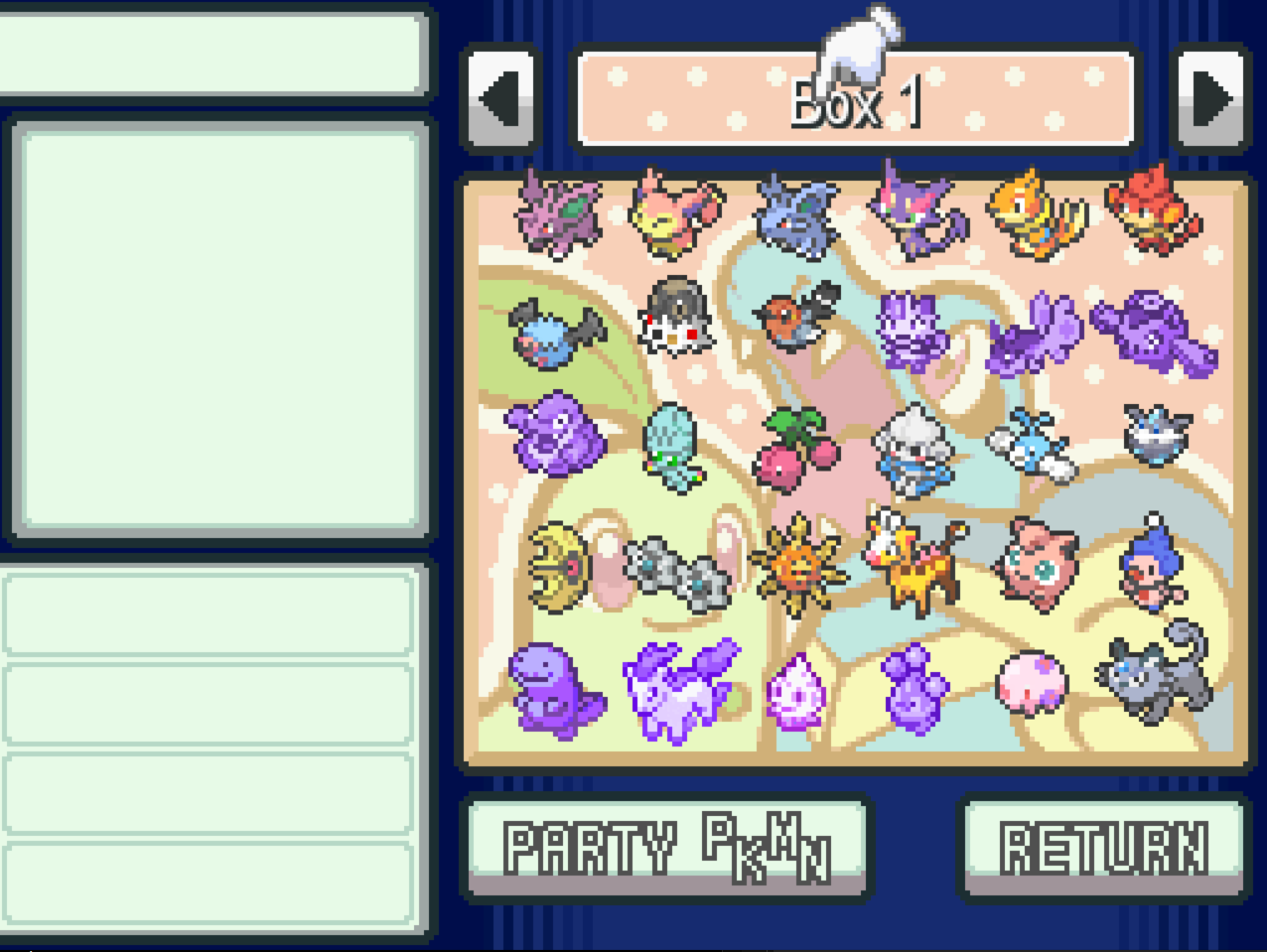Pick the round pink Munna
The image size is (1267, 952).
tap(1033, 682)
